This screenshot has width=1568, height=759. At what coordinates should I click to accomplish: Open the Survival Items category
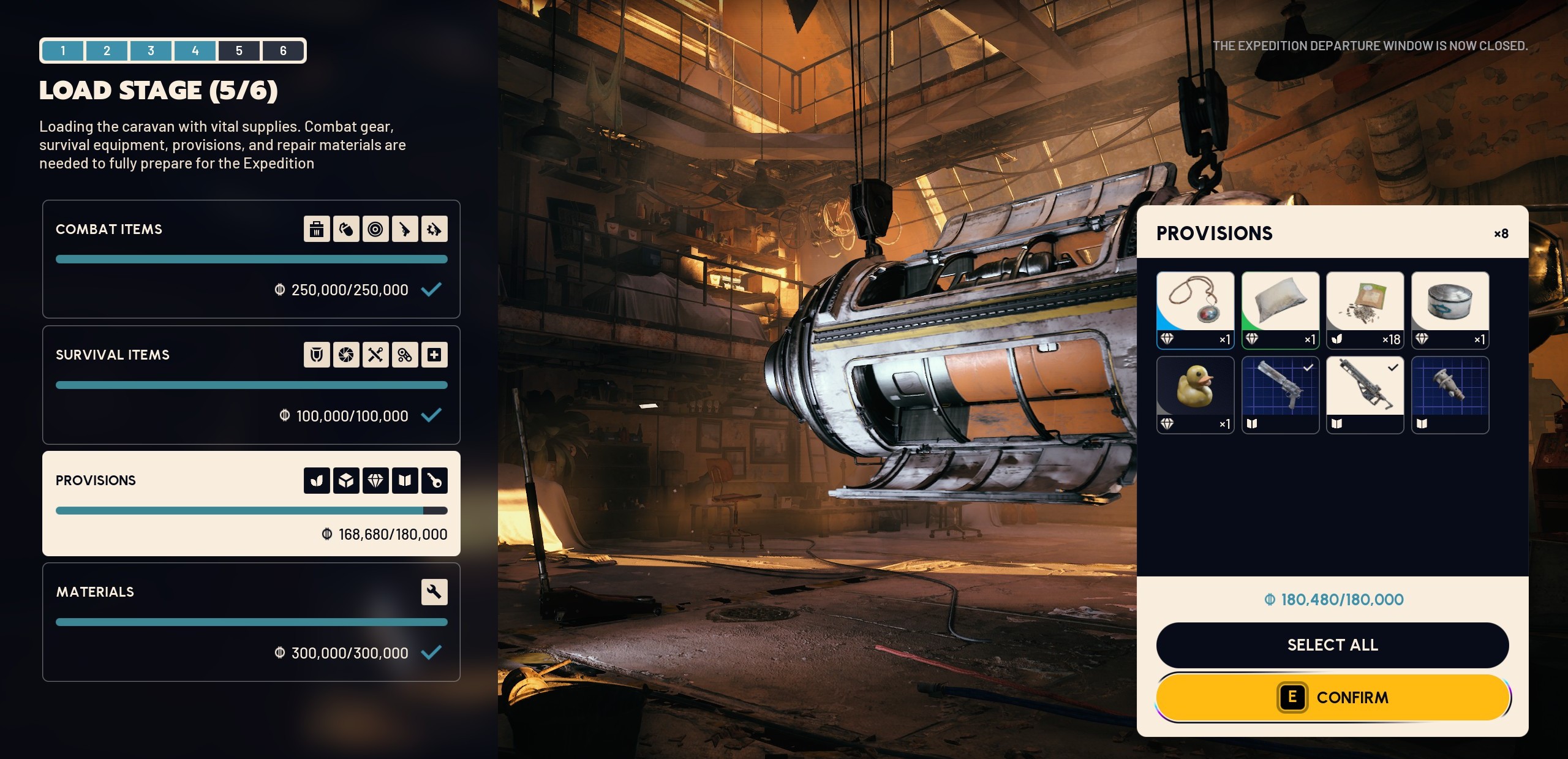(251, 385)
